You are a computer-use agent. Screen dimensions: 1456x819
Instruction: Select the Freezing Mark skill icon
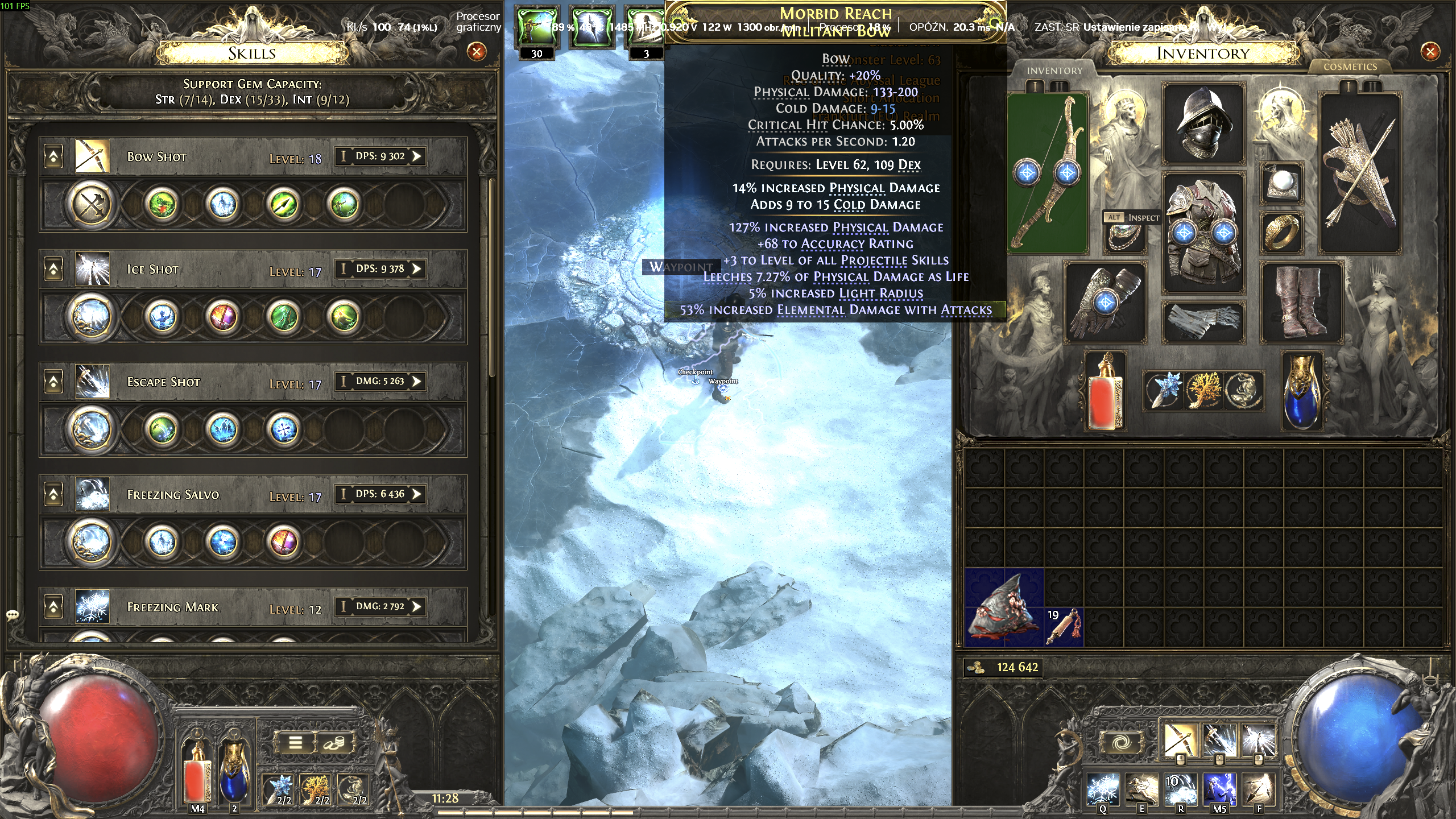click(92, 607)
